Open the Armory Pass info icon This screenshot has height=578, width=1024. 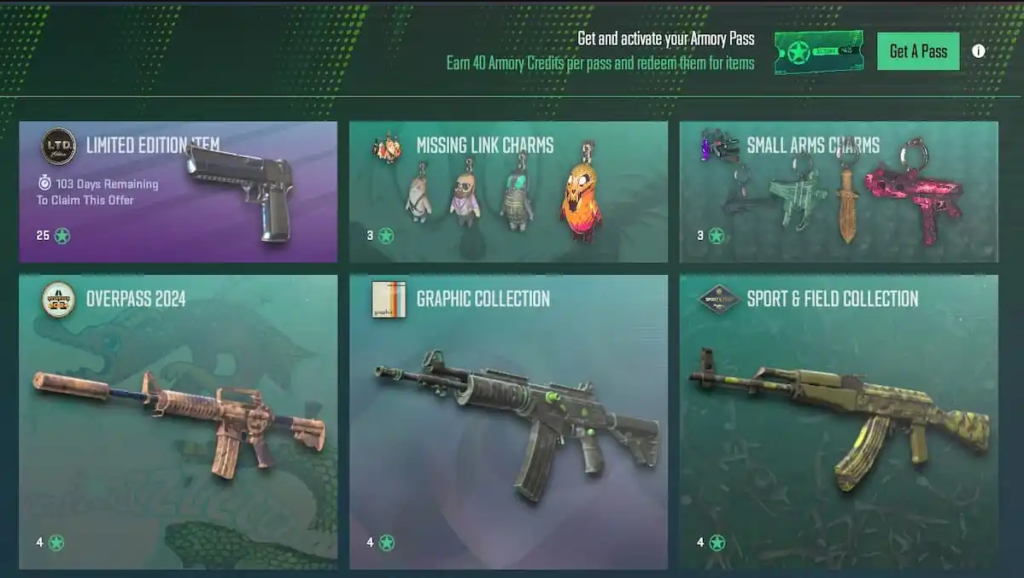pos(978,51)
